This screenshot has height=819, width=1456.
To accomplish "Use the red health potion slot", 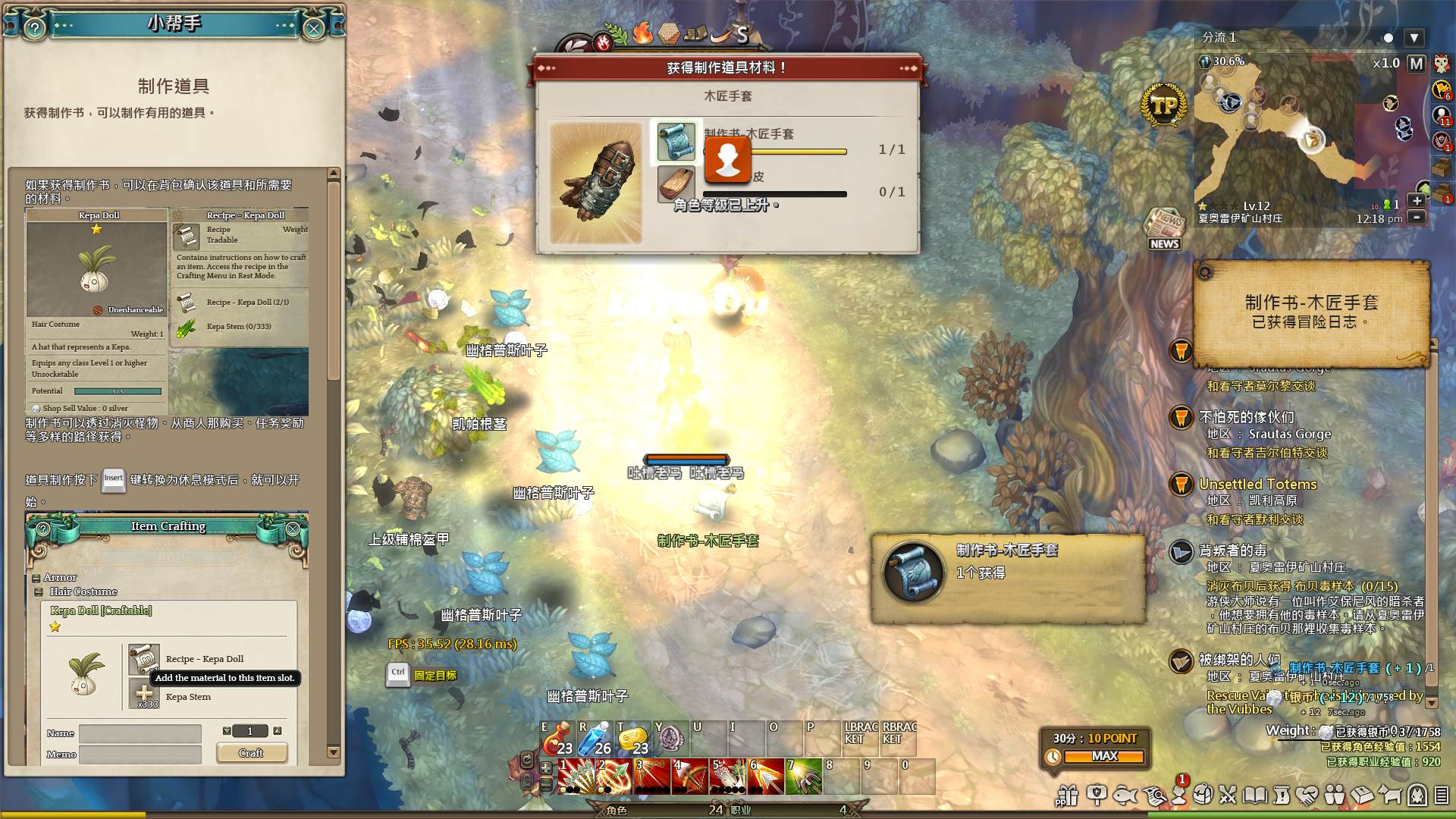I will pyautogui.click(x=557, y=738).
